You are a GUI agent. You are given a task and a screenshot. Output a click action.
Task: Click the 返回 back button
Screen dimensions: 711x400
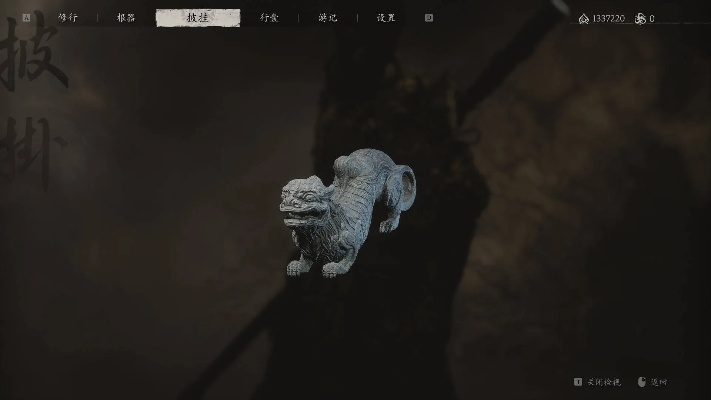[x=652, y=382]
